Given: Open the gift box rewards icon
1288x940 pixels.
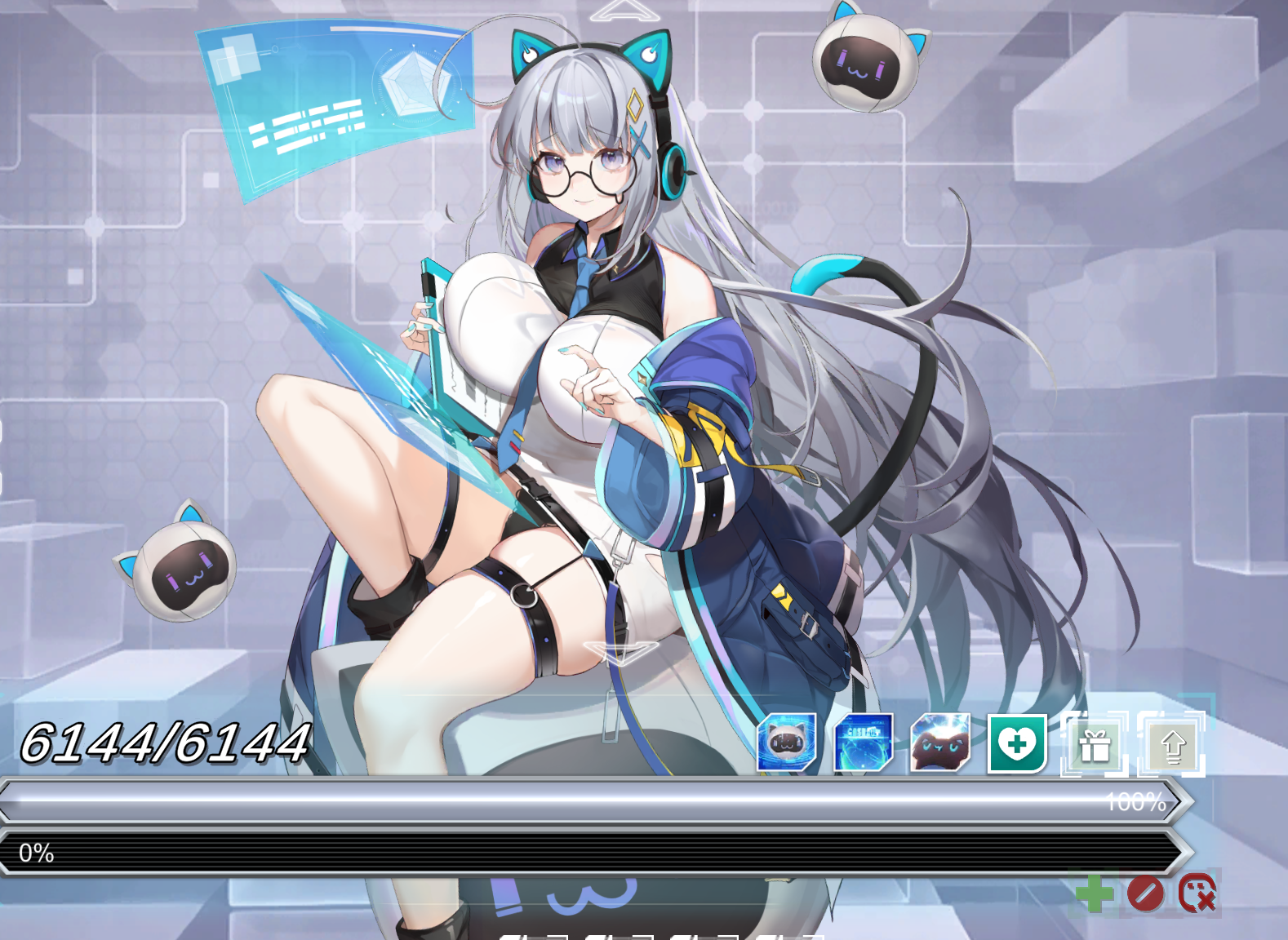Looking at the screenshot, I should coord(1095,744).
